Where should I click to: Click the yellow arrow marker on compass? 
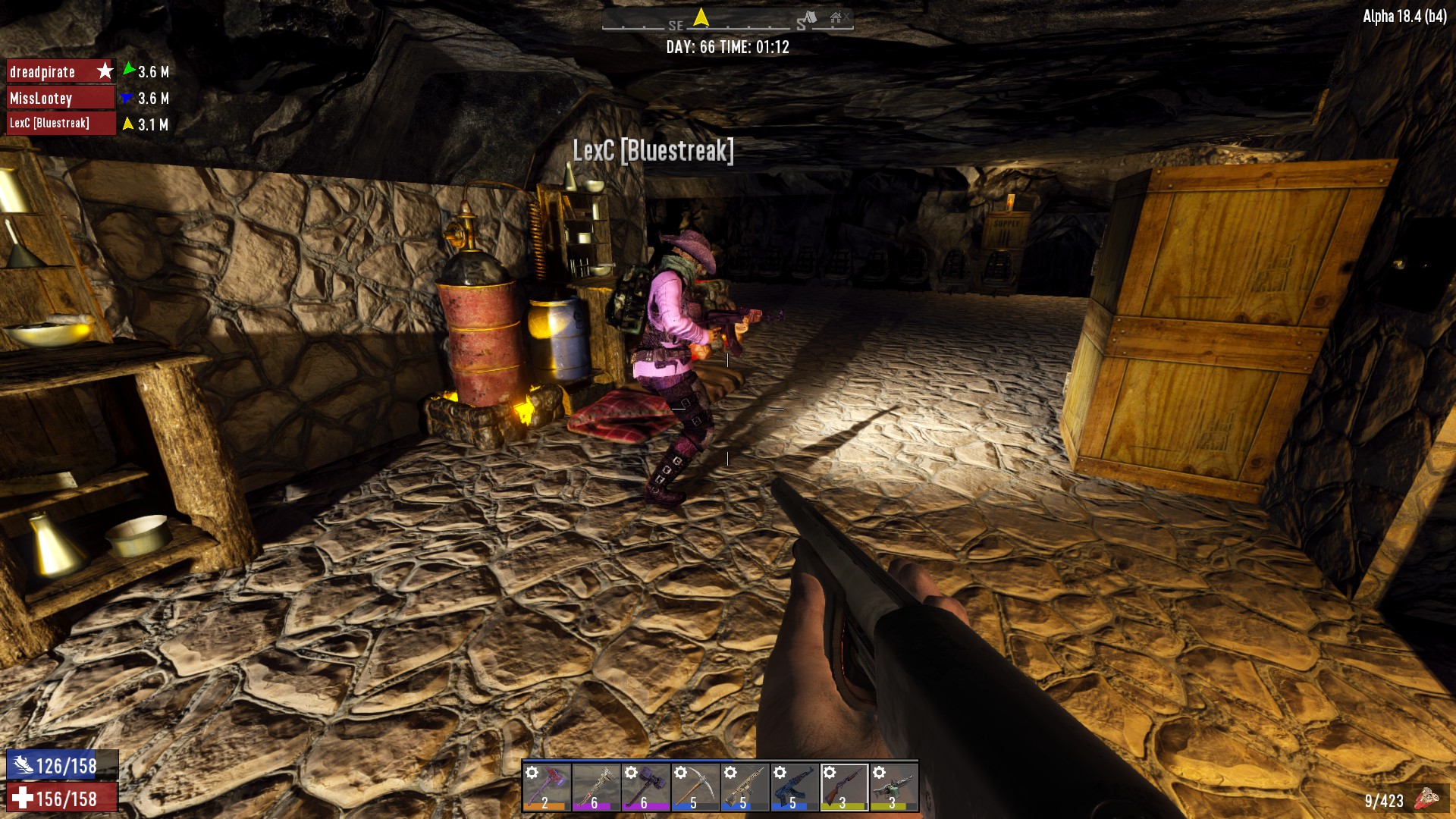pos(701,17)
